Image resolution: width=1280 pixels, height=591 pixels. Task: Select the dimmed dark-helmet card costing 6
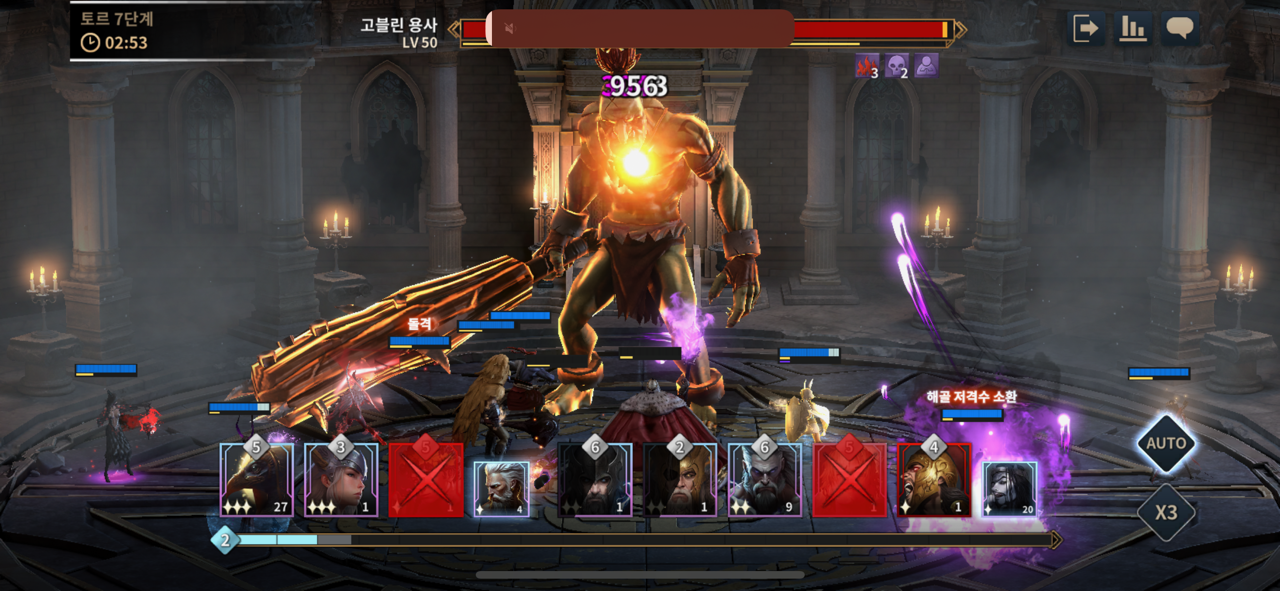[x=595, y=480]
